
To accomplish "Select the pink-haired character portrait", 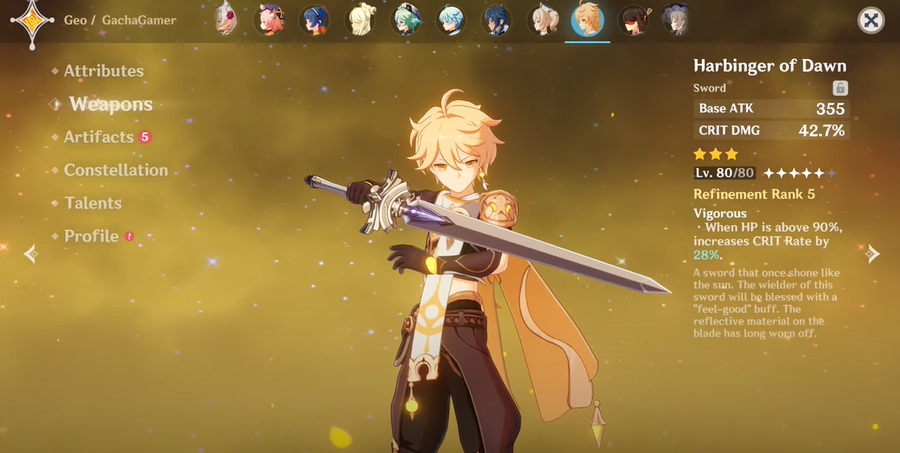I will [x=269, y=20].
